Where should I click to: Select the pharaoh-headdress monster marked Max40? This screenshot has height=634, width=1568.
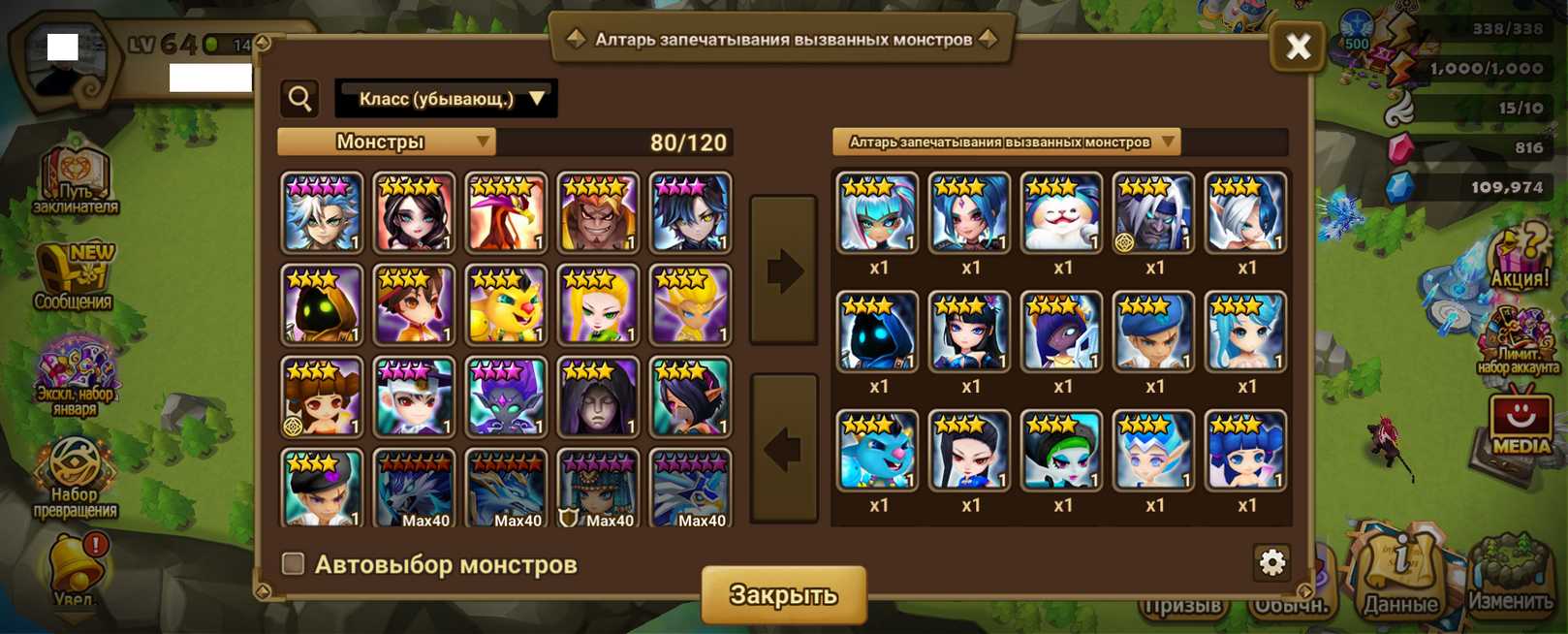pos(598,488)
